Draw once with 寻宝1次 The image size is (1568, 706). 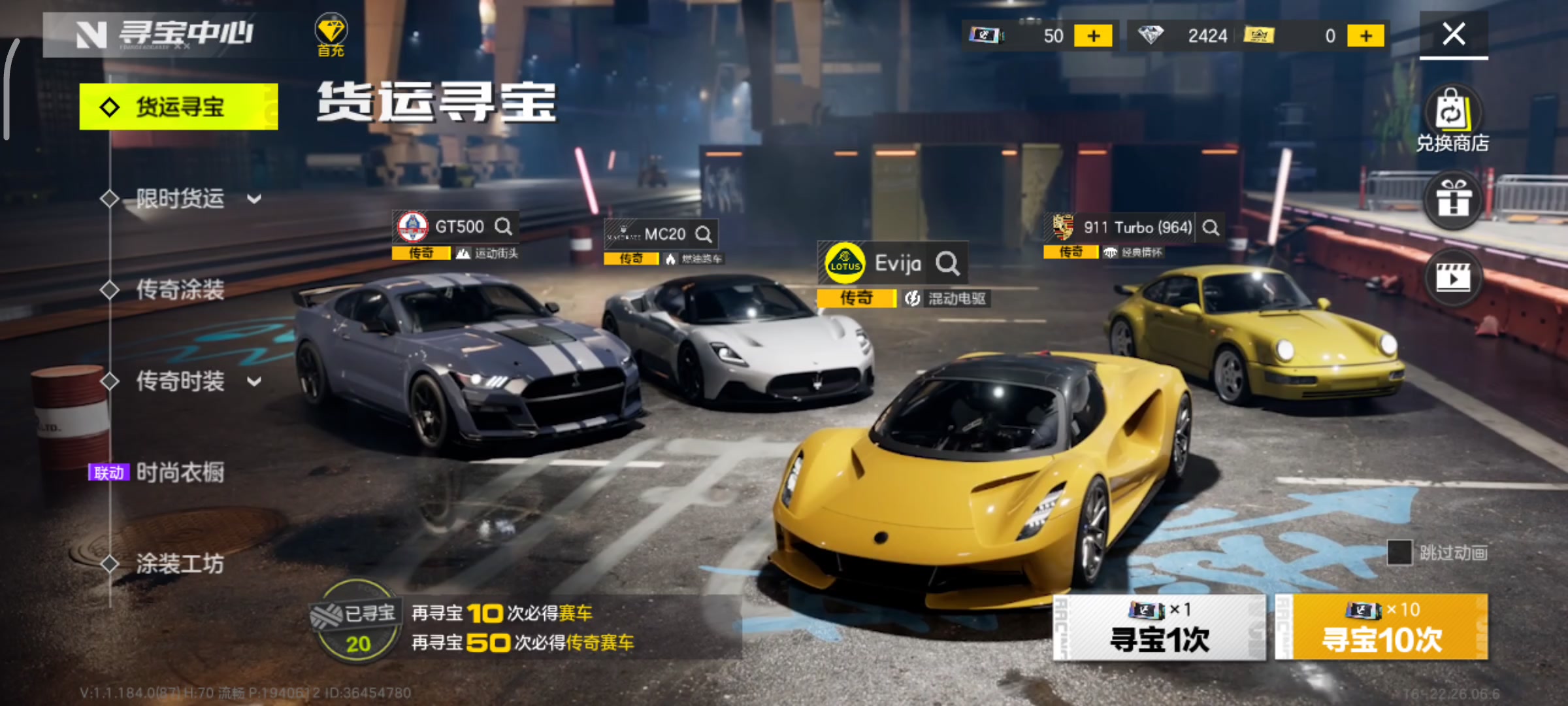tap(1160, 628)
